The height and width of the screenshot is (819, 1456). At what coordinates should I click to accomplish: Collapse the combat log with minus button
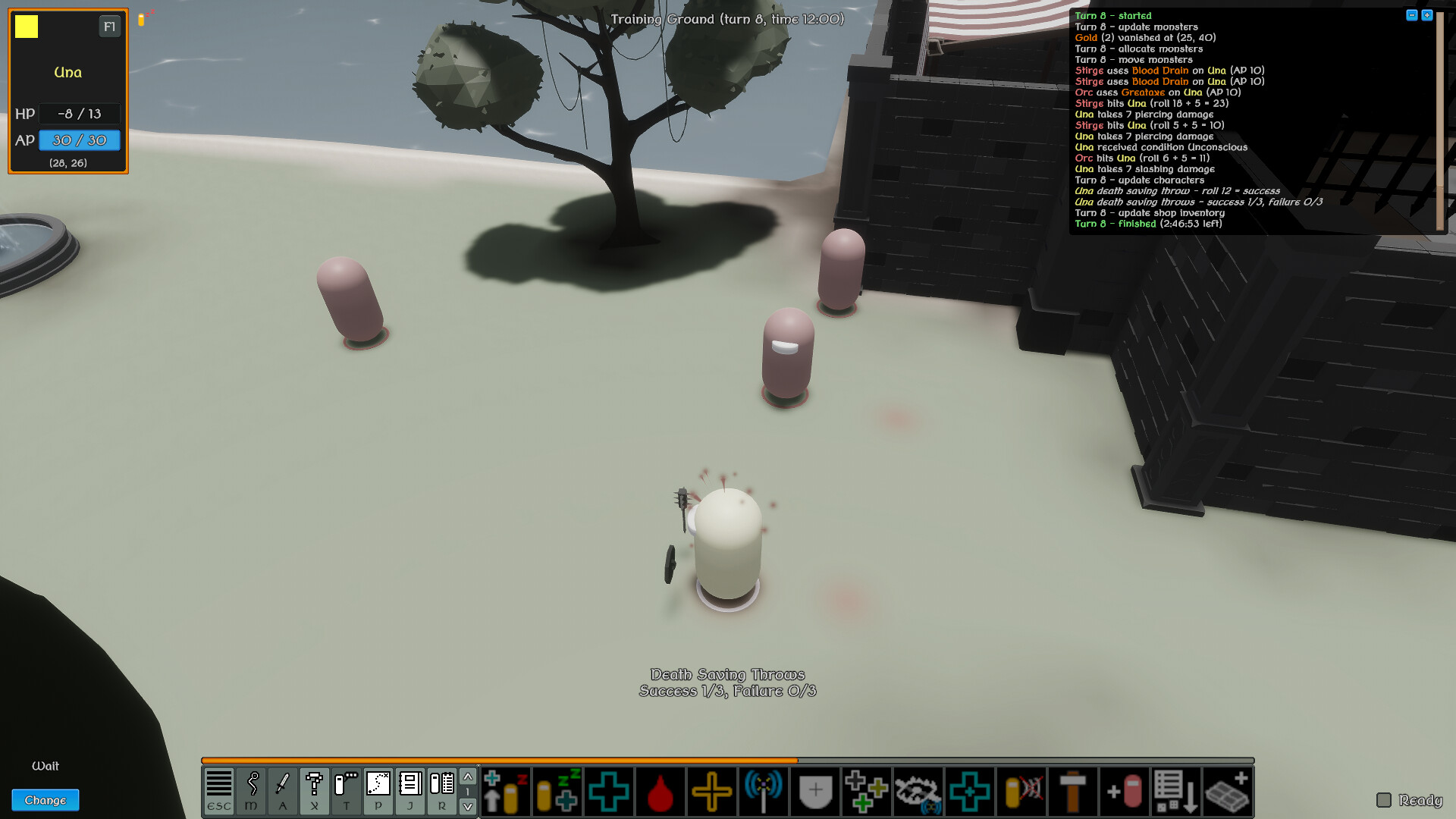tap(1411, 14)
